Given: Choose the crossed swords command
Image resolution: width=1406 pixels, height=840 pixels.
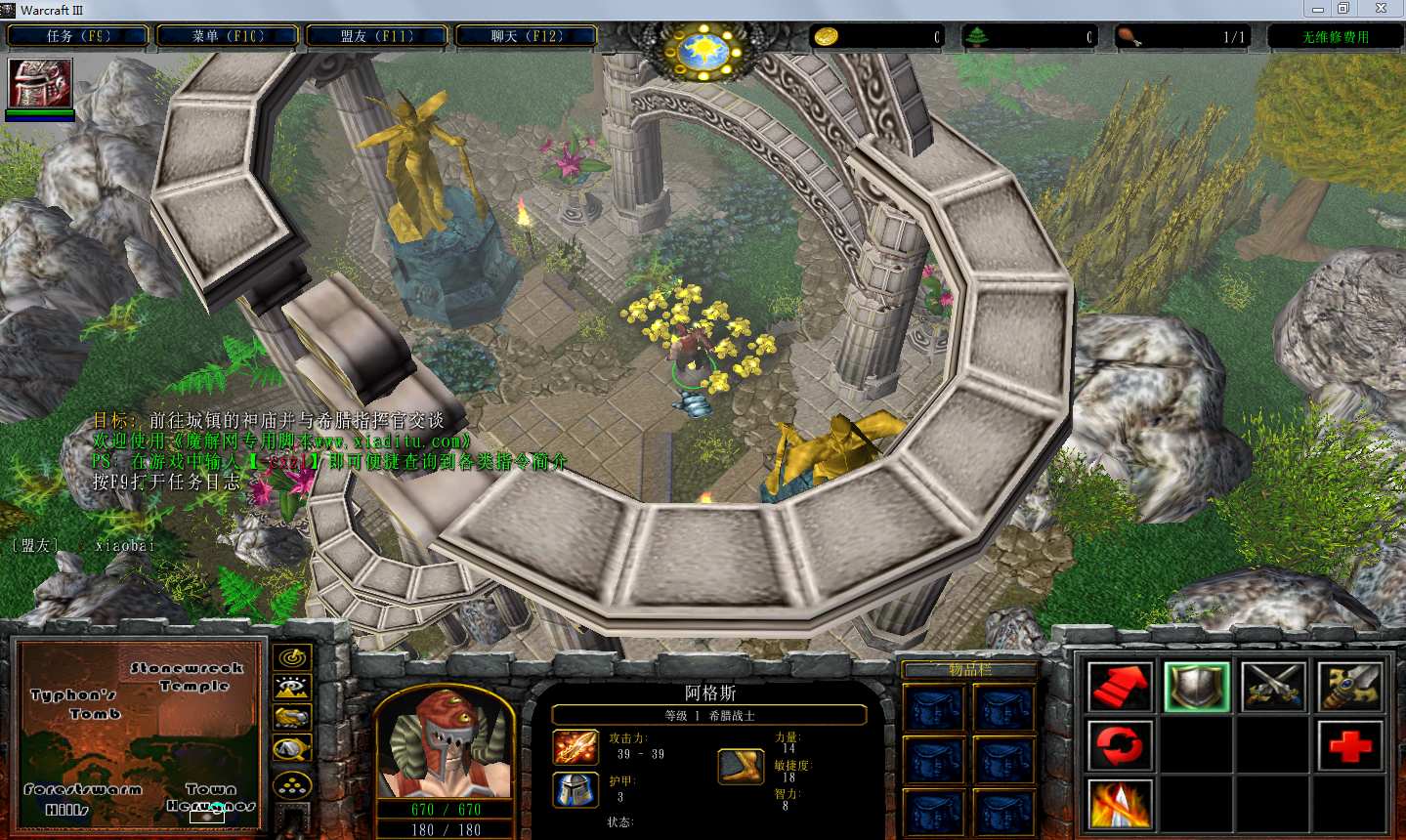Looking at the screenshot, I should click(1273, 687).
